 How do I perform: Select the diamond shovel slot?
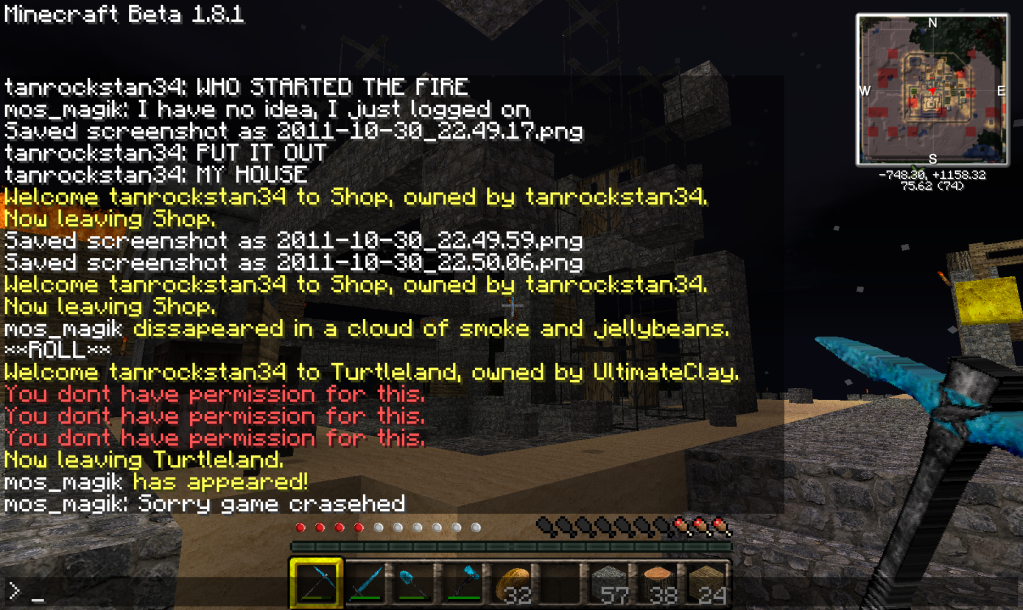[413, 582]
